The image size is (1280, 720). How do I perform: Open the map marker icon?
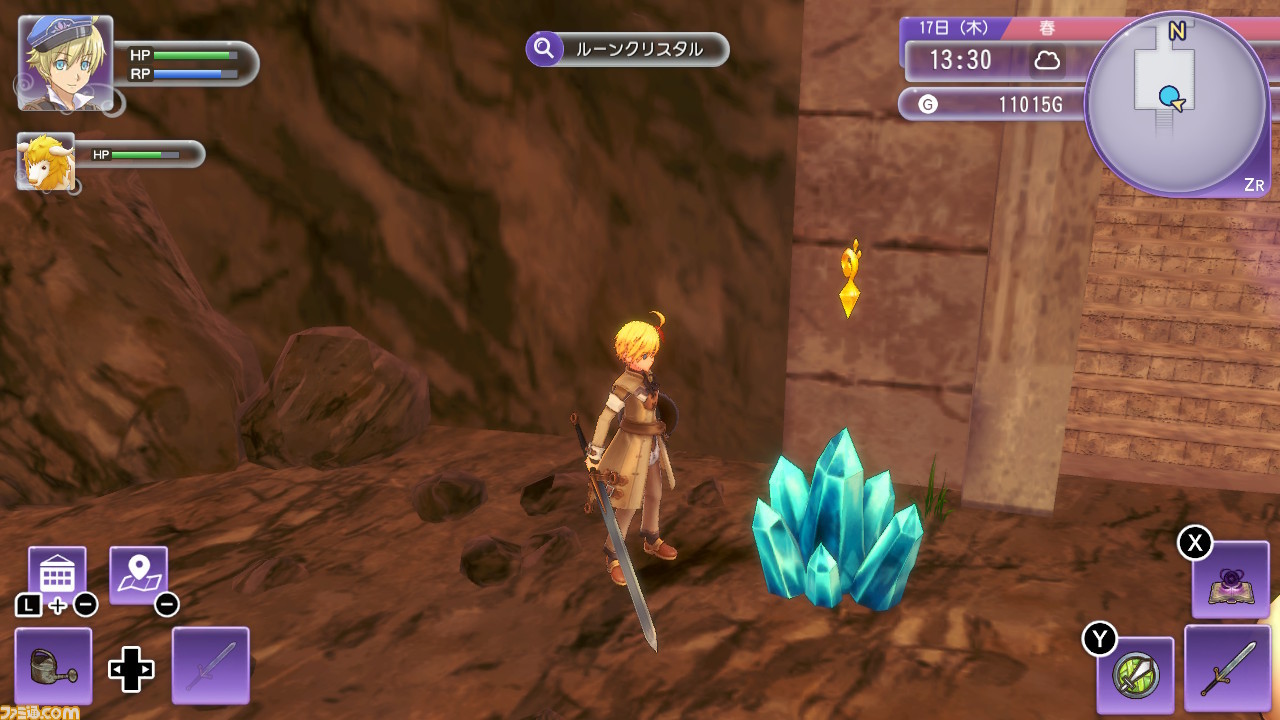[x=138, y=575]
